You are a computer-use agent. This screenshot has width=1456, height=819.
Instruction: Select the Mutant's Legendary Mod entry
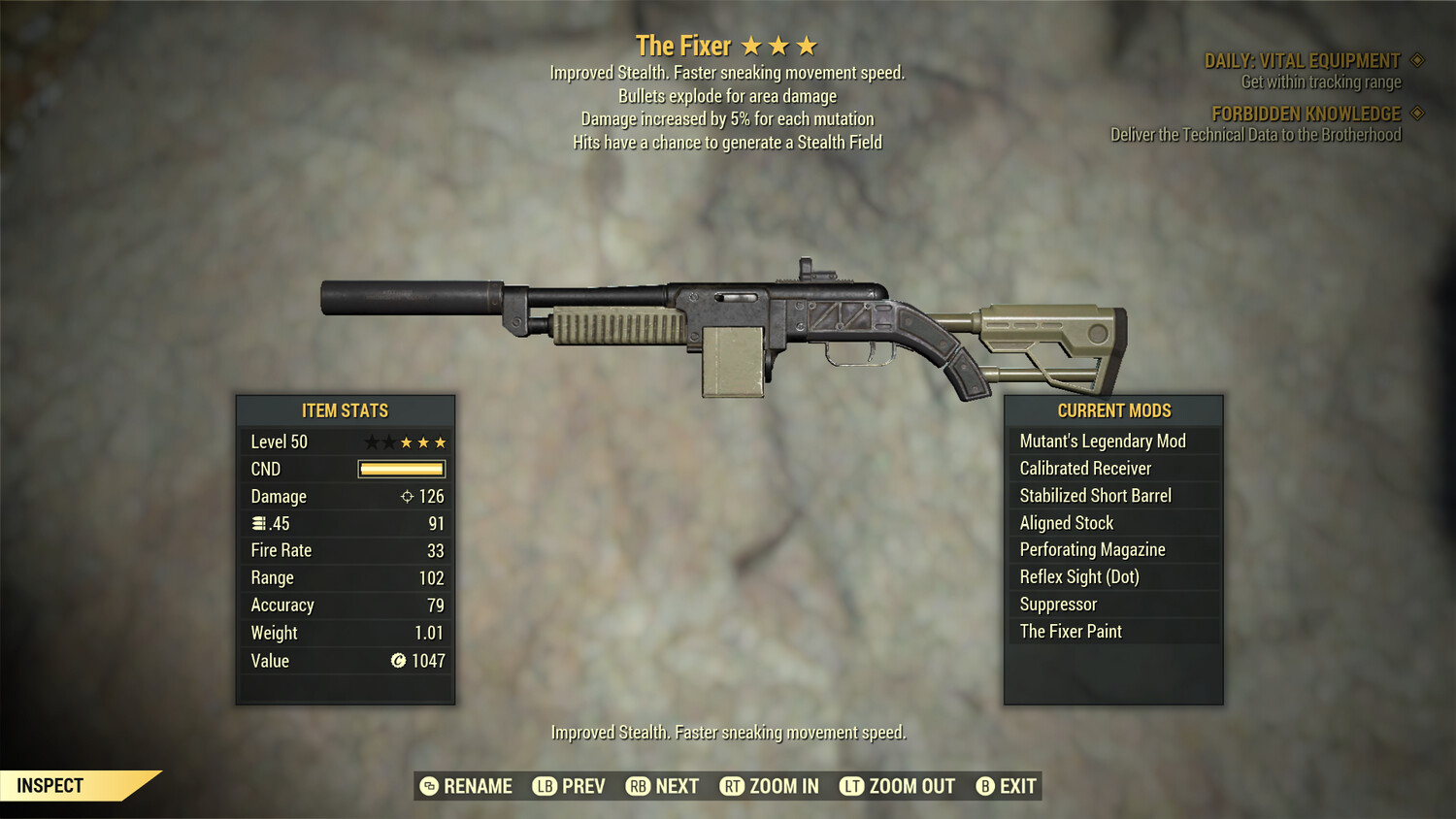click(x=1102, y=441)
